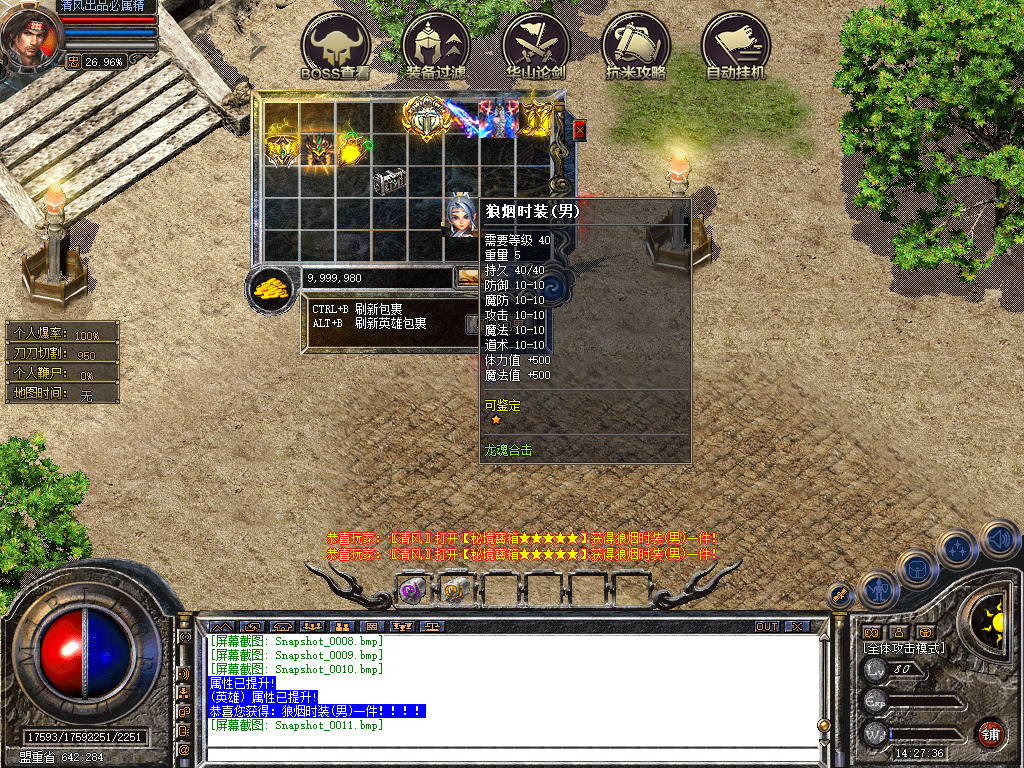This screenshot has width=1024, height=768.
Task: Use the orange swirl stone on the belt
Action: point(455,591)
